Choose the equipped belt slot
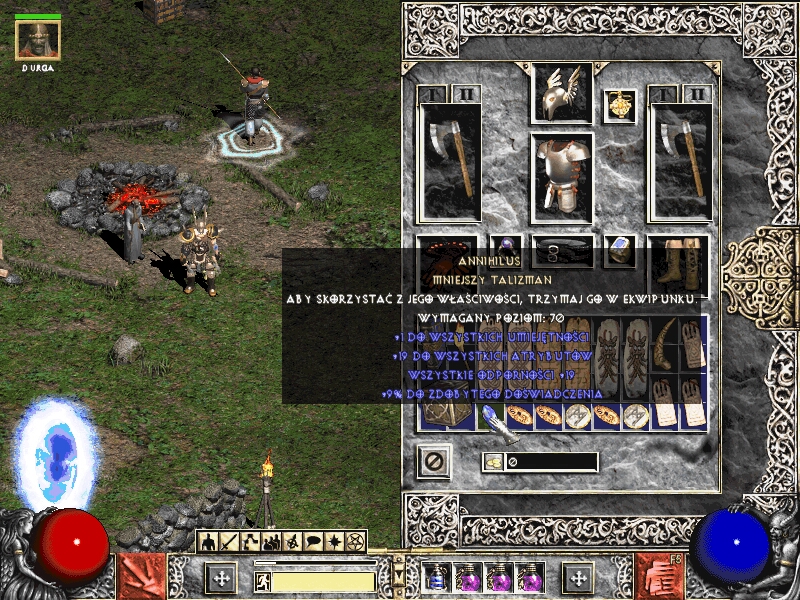 (561, 250)
